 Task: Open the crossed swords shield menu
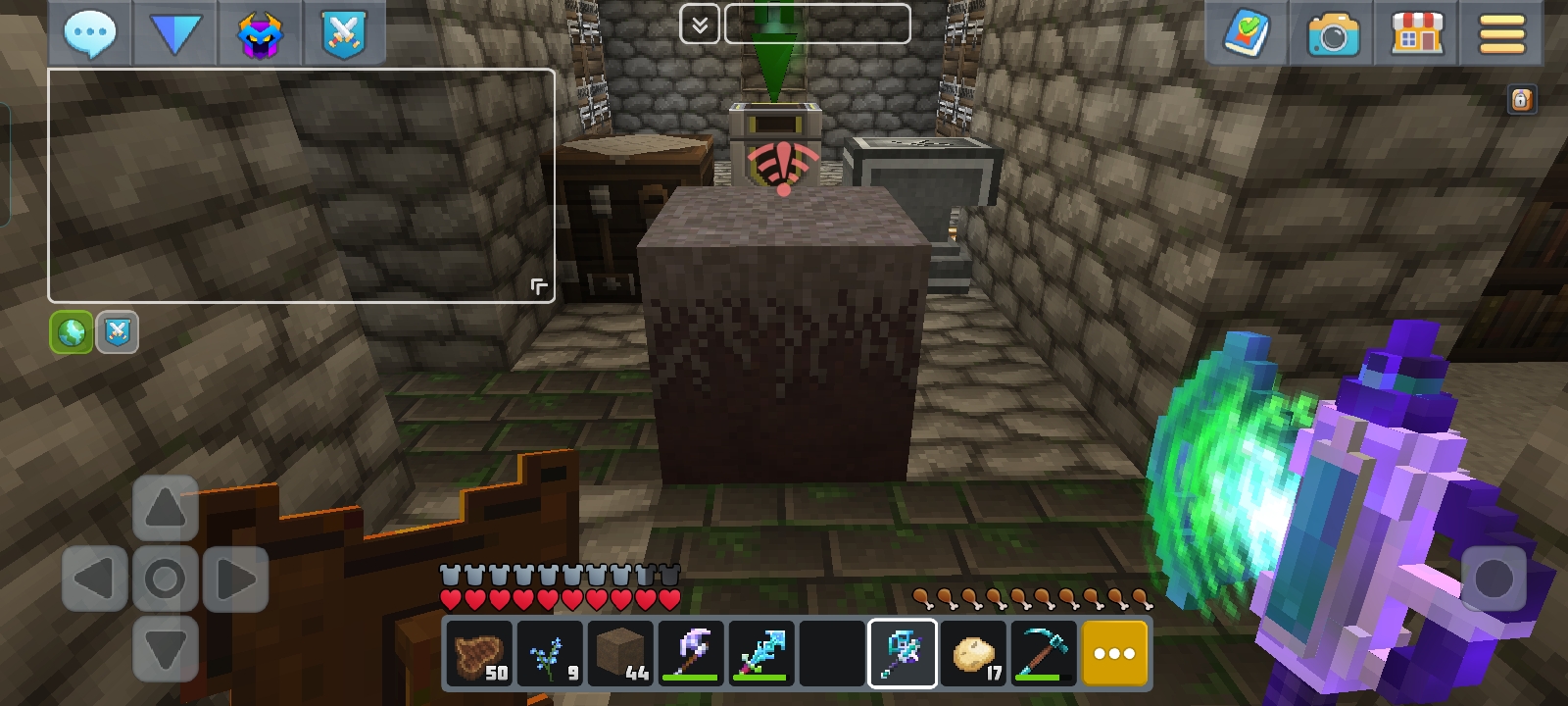(343, 32)
